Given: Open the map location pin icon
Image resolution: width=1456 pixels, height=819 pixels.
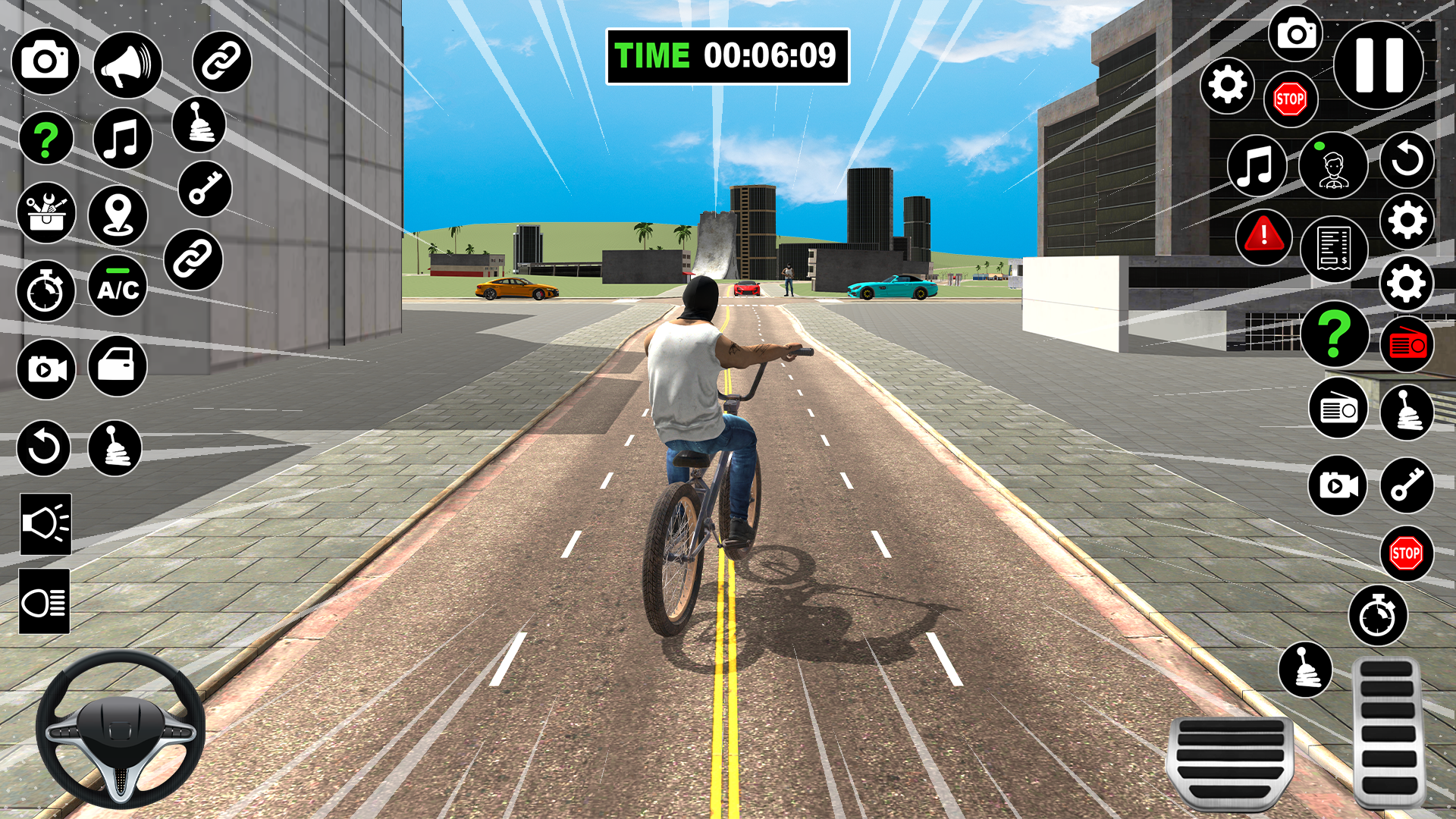Looking at the screenshot, I should (118, 216).
